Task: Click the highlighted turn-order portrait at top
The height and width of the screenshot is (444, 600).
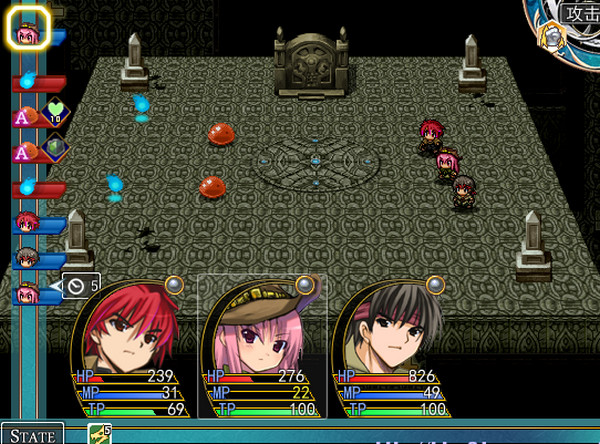Action: [25, 31]
